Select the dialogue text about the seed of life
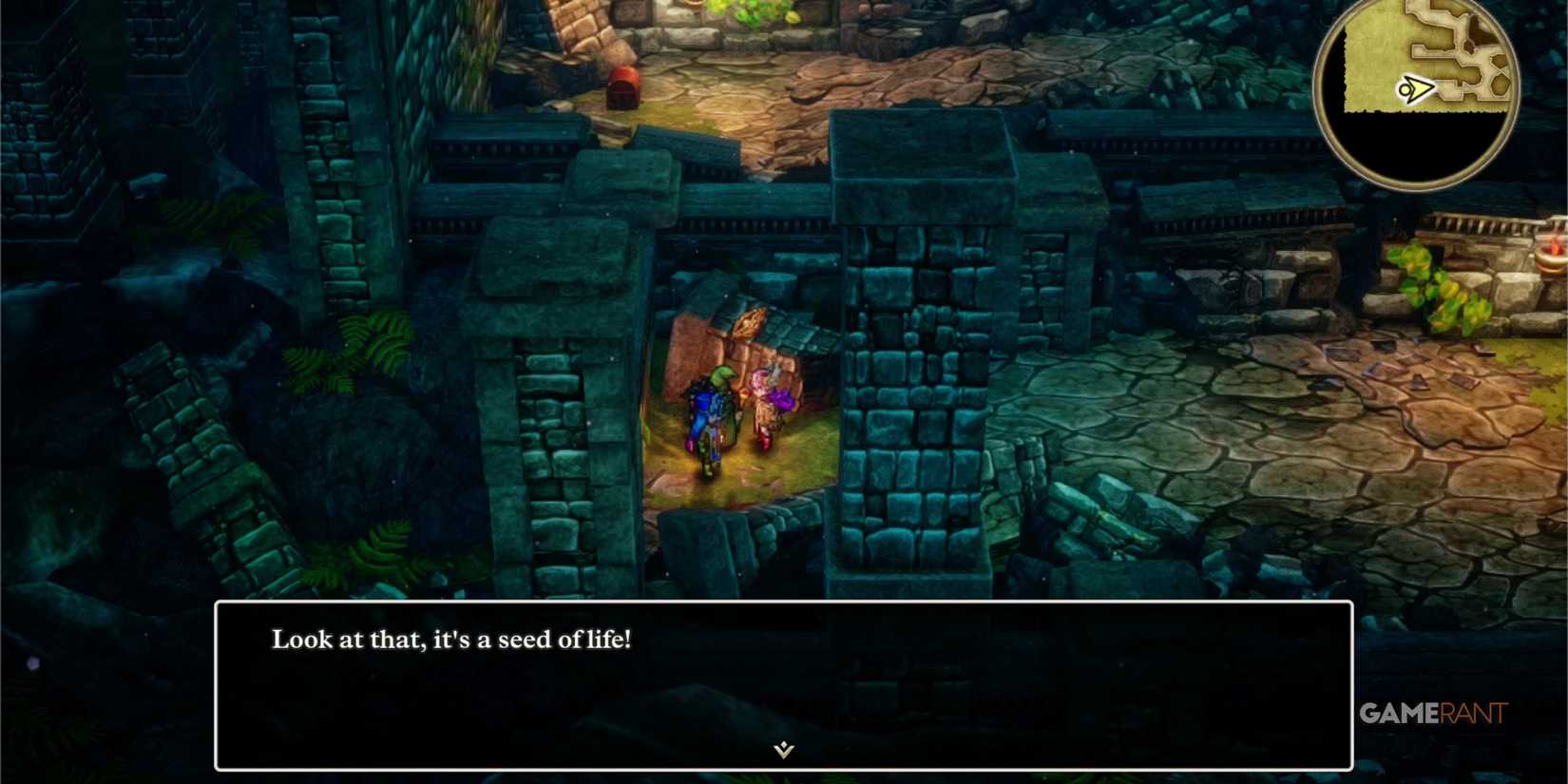This screenshot has height=784, width=1568. (x=453, y=640)
